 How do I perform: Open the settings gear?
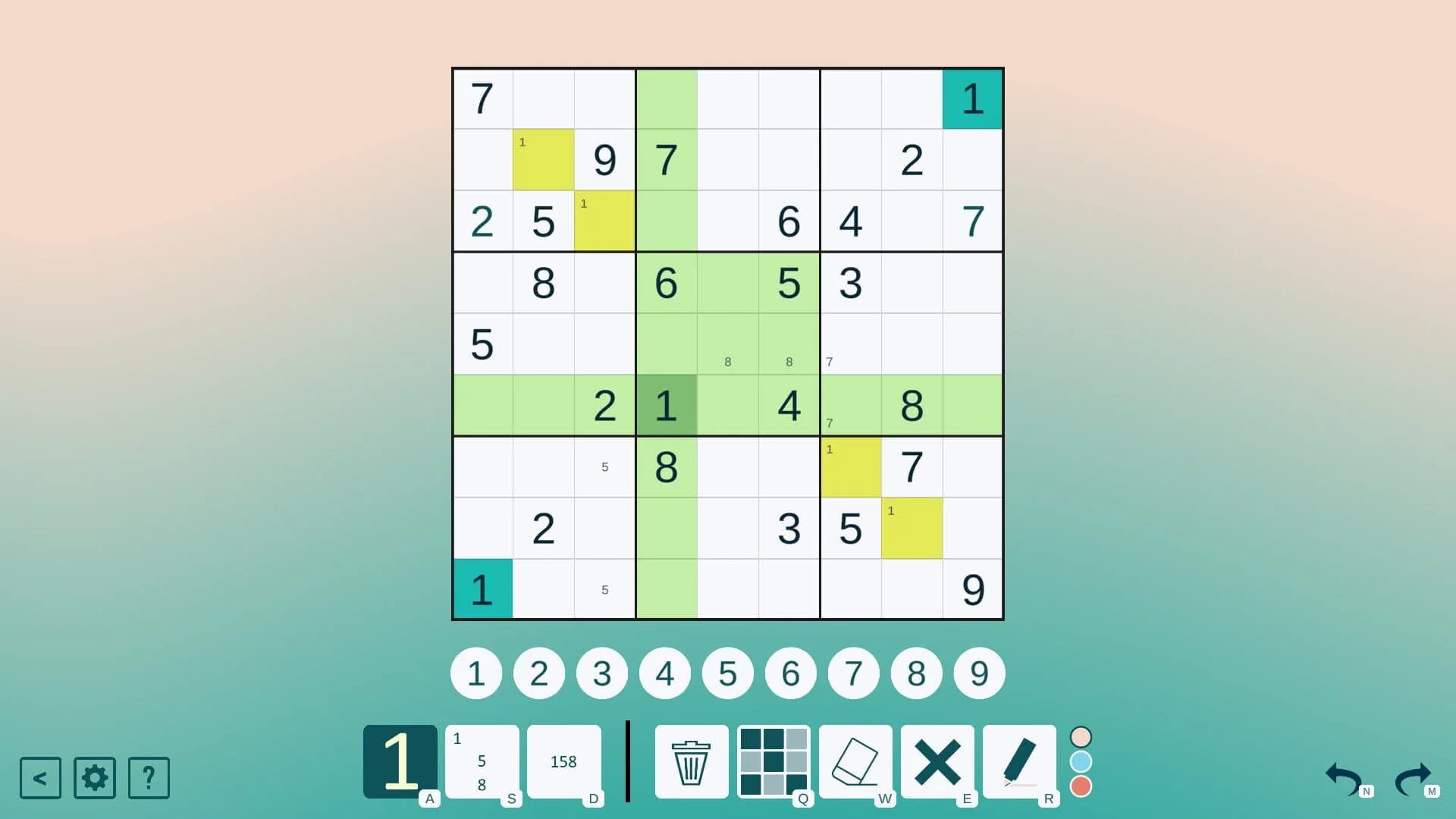(x=94, y=778)
